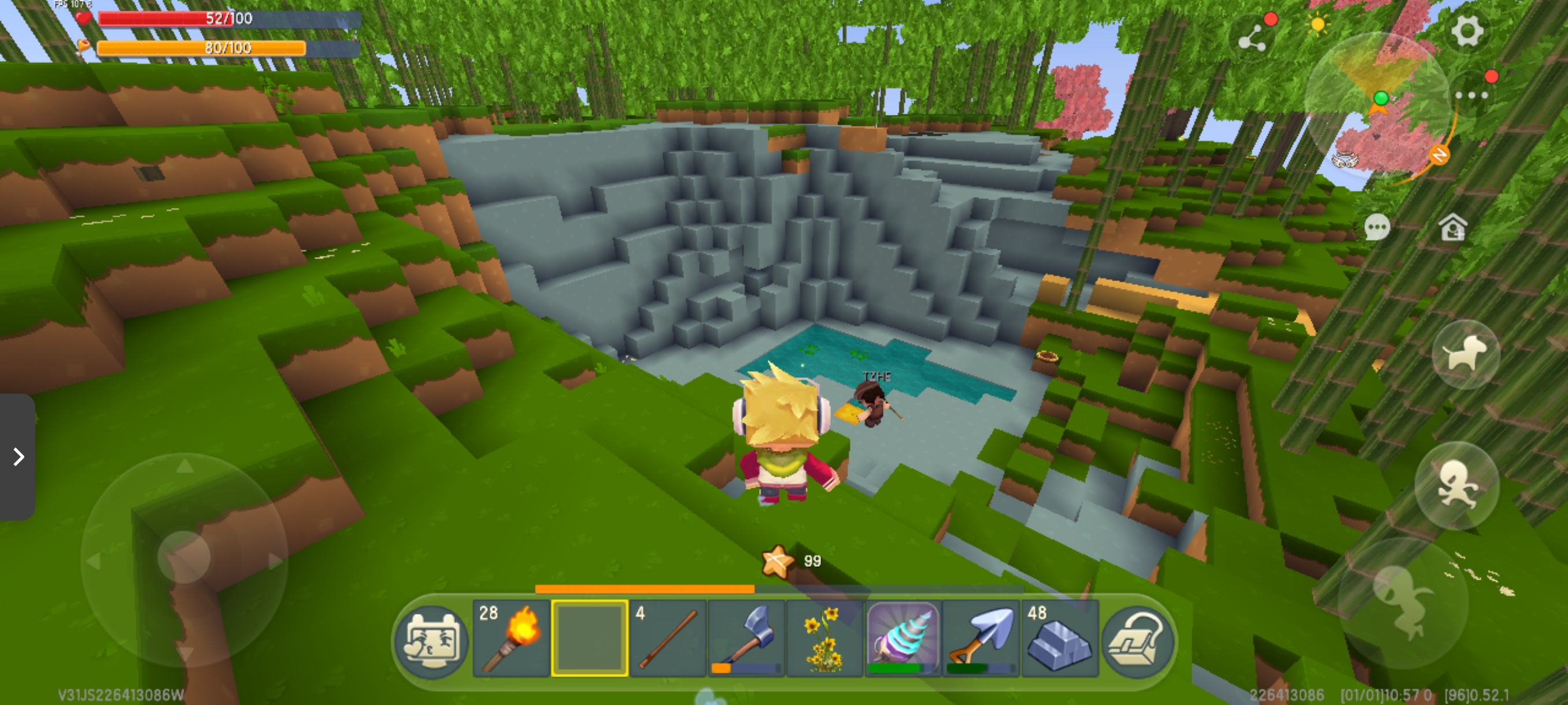Select the yellow flowers hotbar slot
Screen dimensions: 1568x705
click(825, 639)
